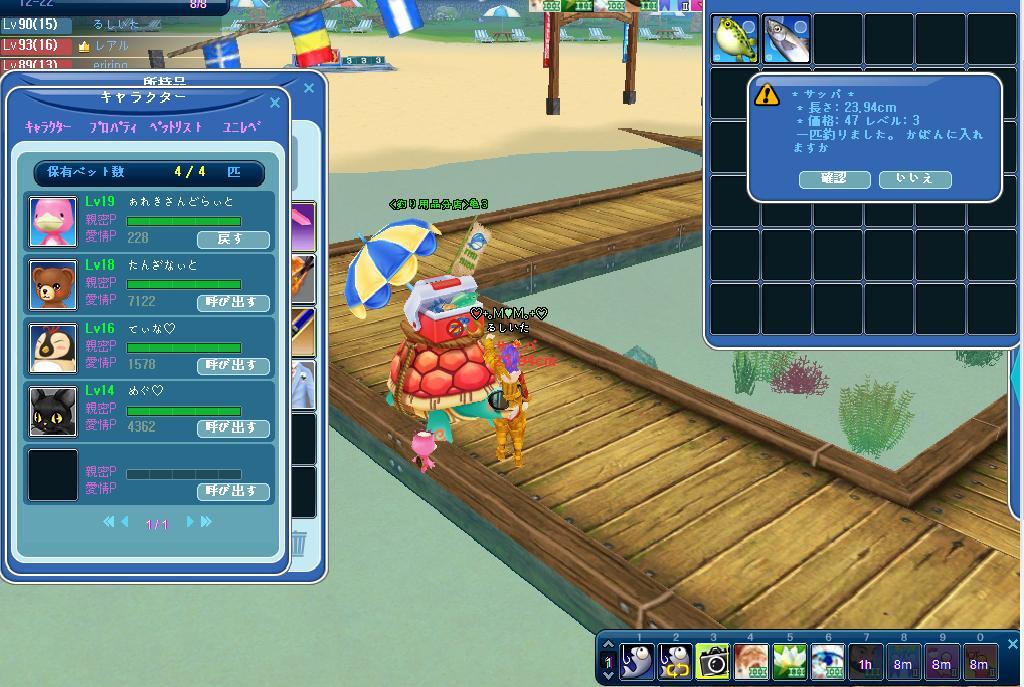Open the プロパティ tab
The height and width of the screenshot is (687, 1024).
pyautogui.click(x=112, y=128)
